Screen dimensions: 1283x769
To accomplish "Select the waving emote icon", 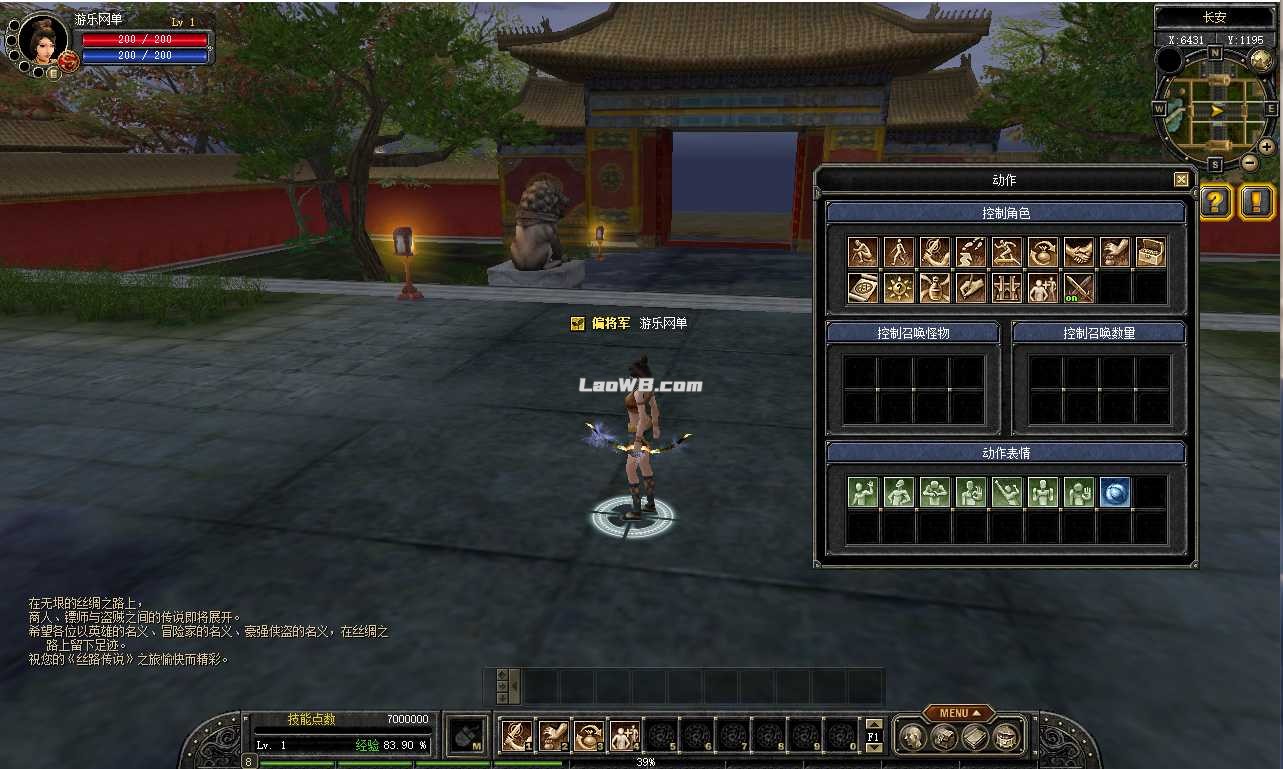I will point(862,491).
